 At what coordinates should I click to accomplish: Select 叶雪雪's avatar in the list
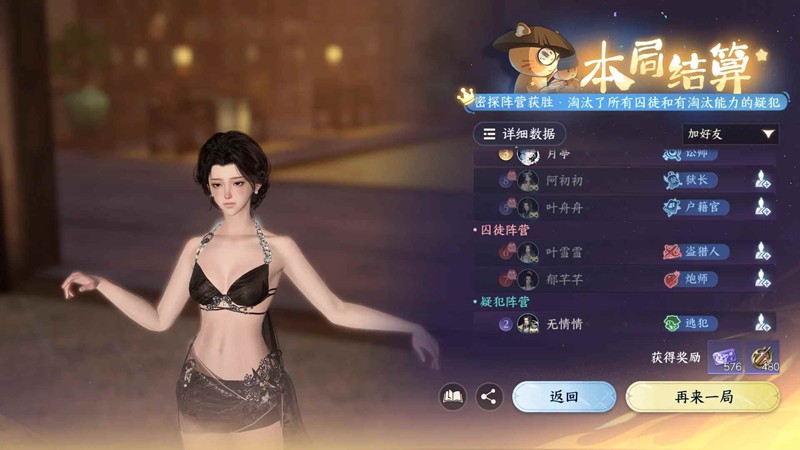[528, 253]
